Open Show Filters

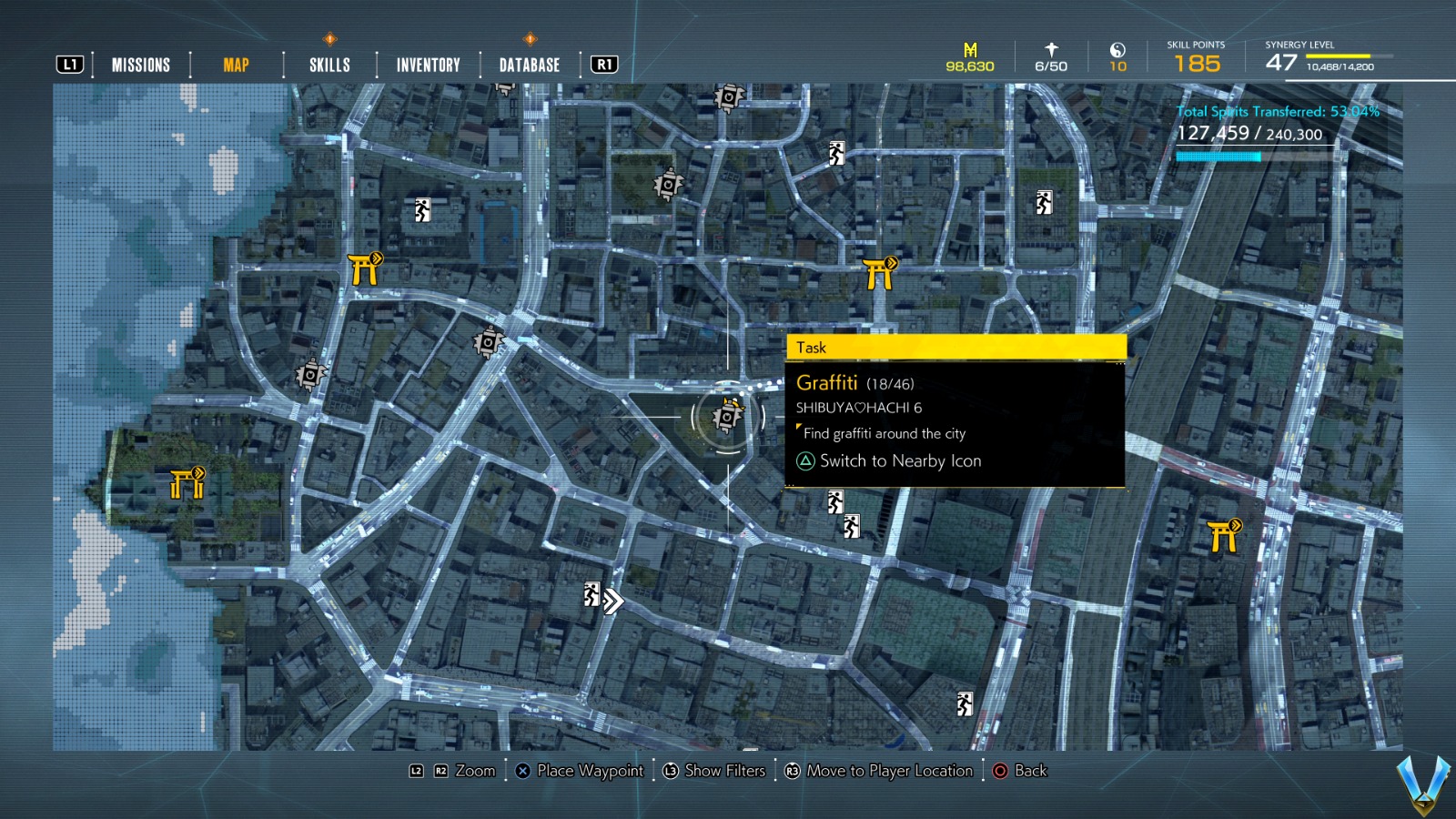[724, 771]
